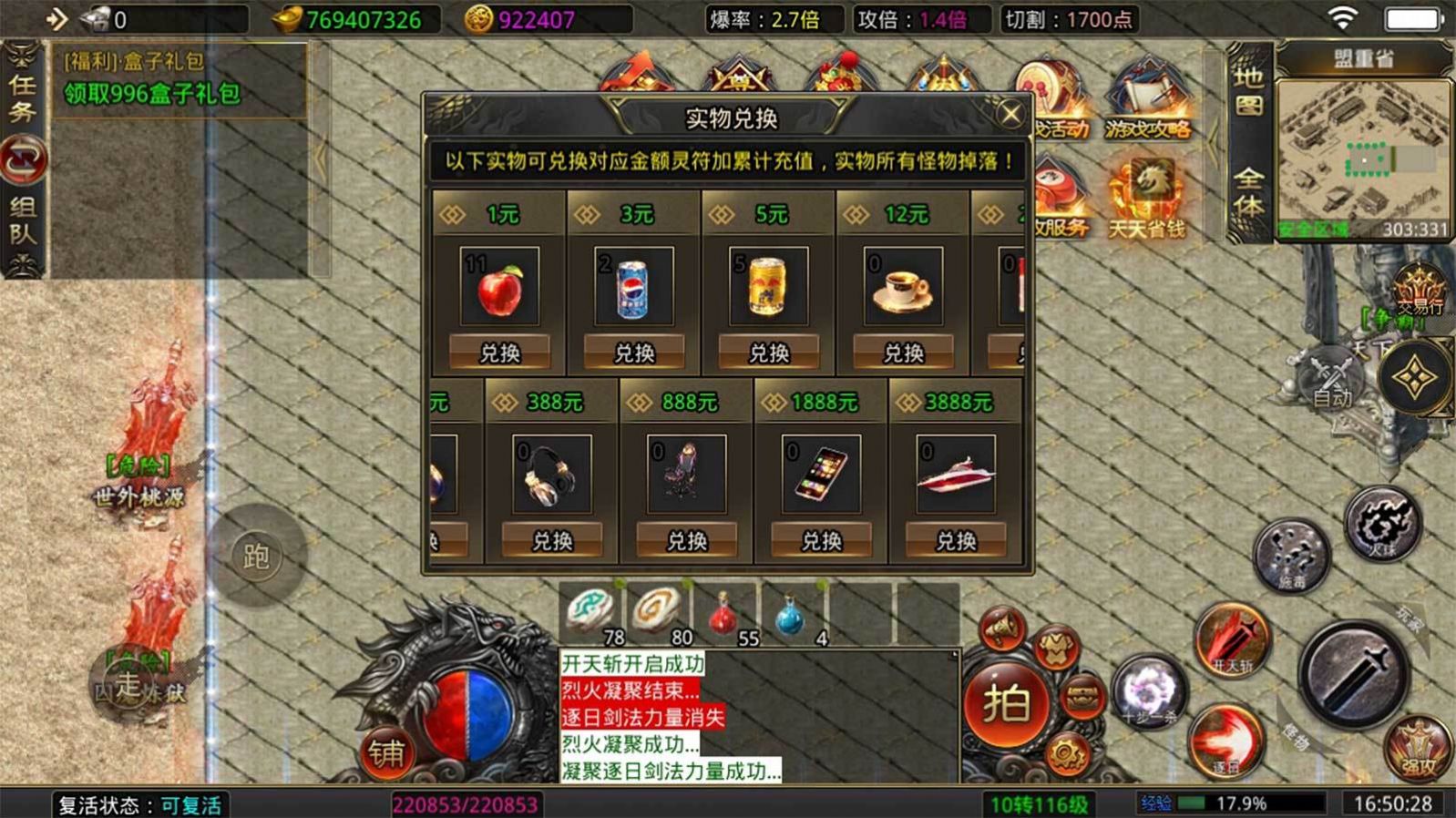Select the red potion quickbar slot
Viewport: 1456px width, 818px height.
pos(724,614)
